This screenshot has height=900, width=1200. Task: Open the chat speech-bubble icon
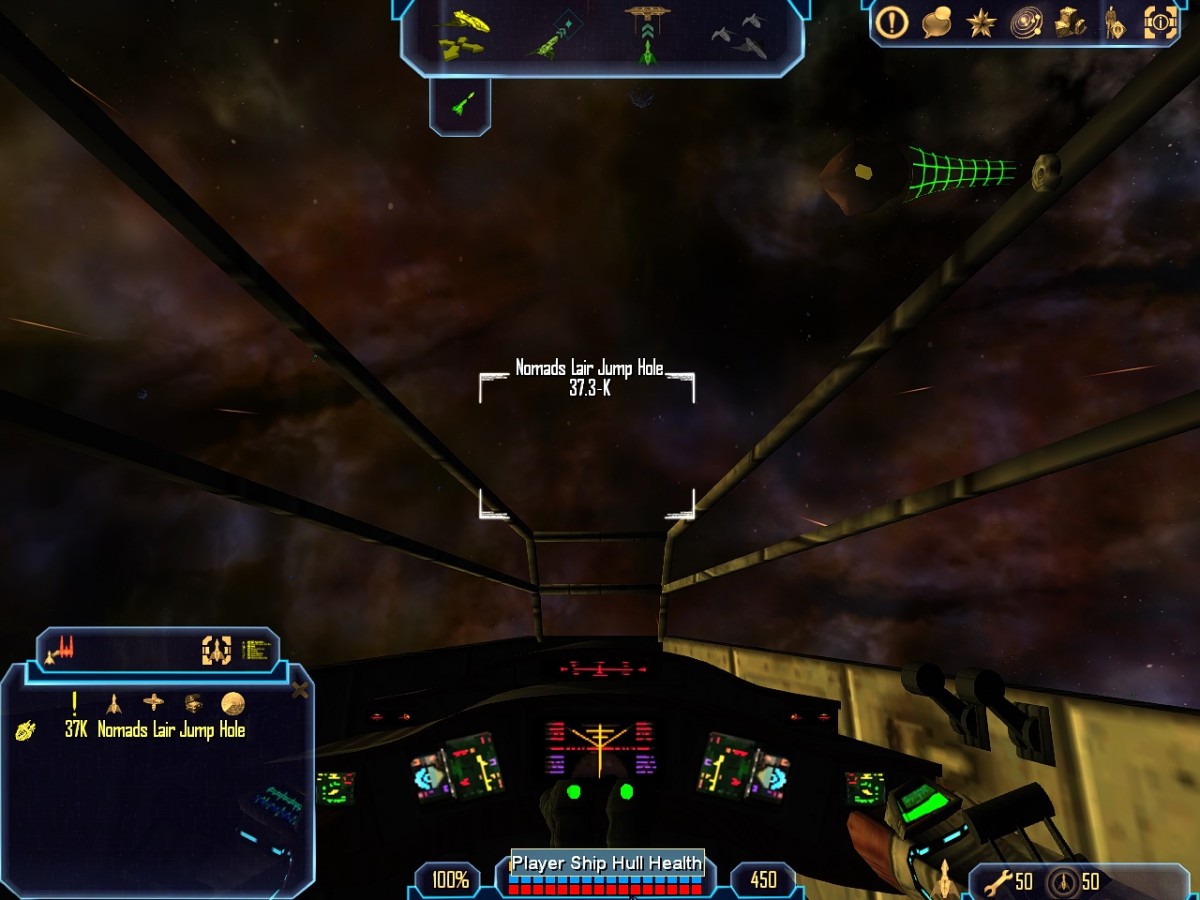tap(936, 22)
